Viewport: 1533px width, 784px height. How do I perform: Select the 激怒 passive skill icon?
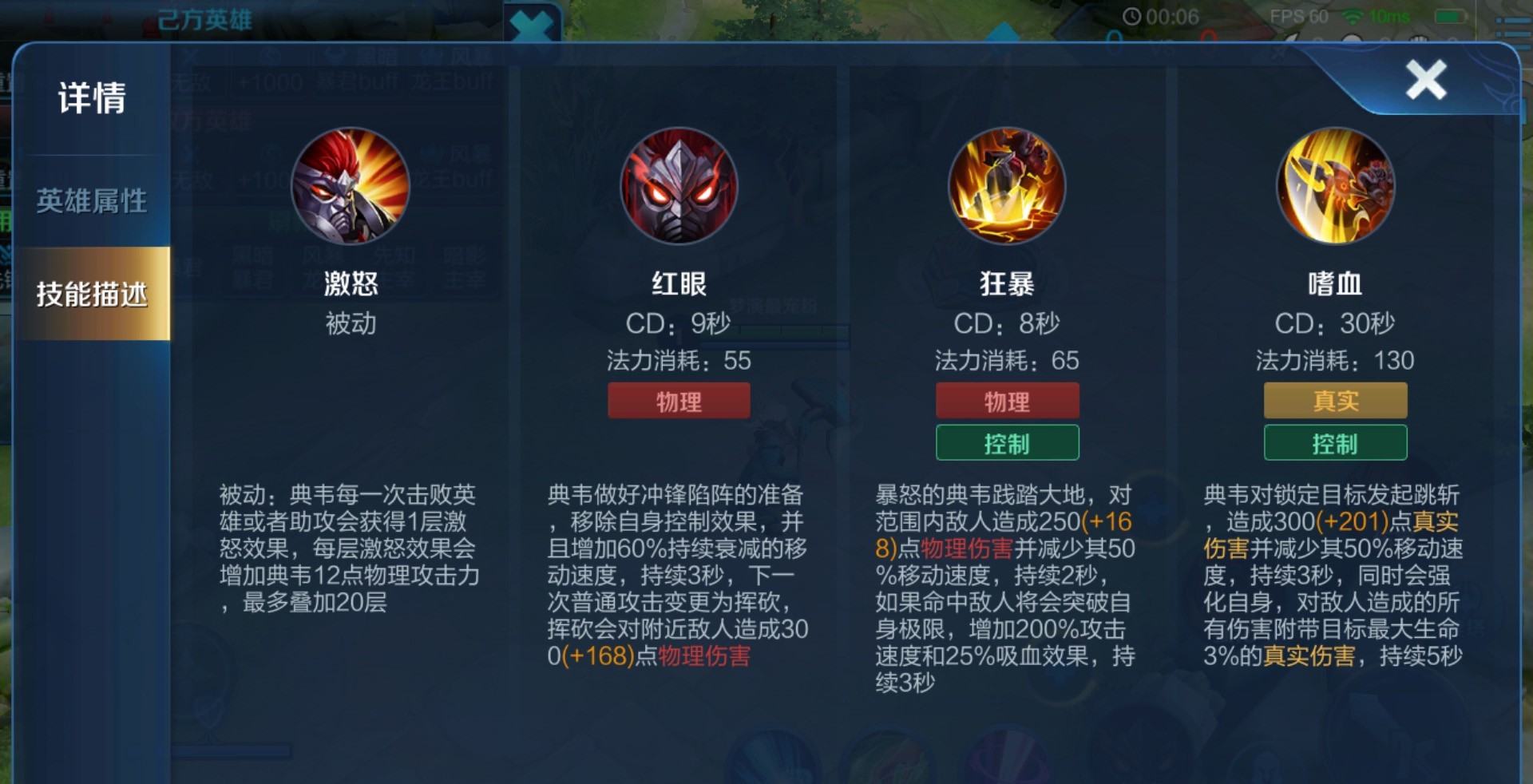coord(349,186)
